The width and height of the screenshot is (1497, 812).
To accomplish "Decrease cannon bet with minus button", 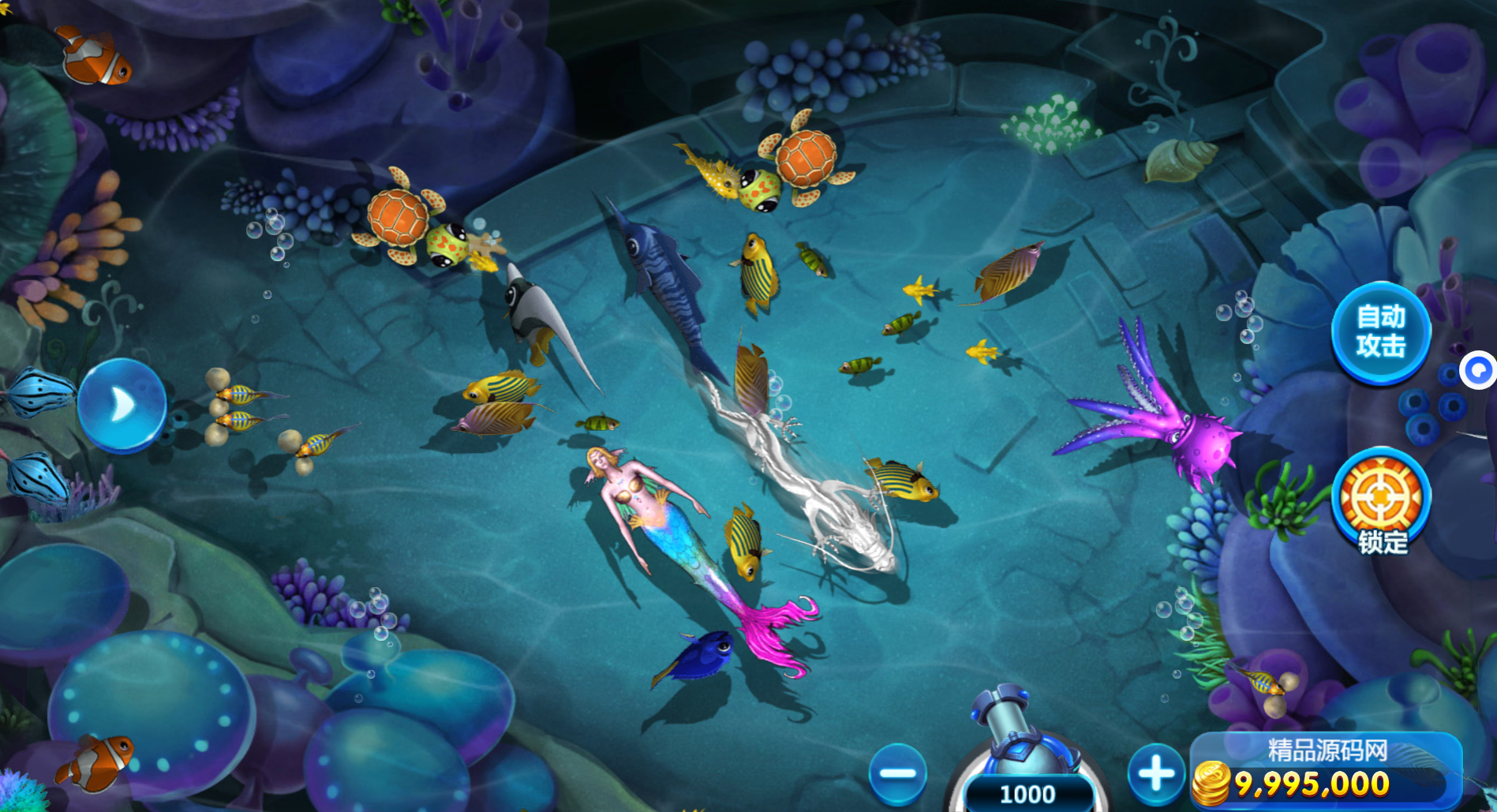I will 897,773.
